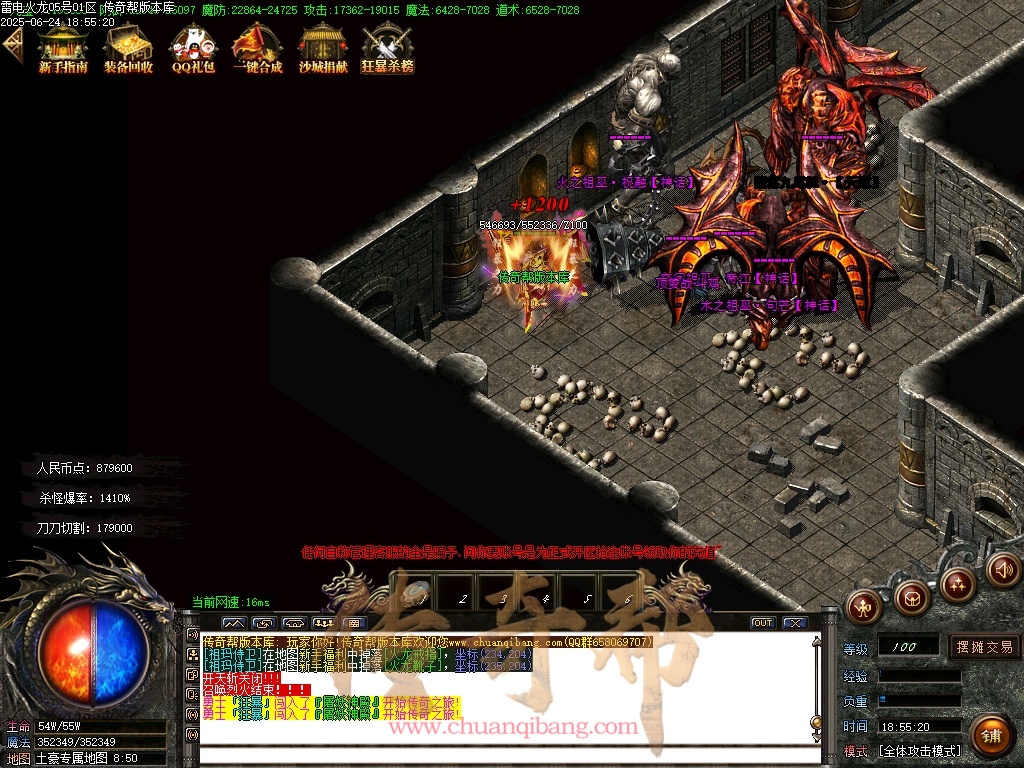Change the 全体攻击模式 attack mode
The width and height of the screenshot is (1024, 768).
918,750
